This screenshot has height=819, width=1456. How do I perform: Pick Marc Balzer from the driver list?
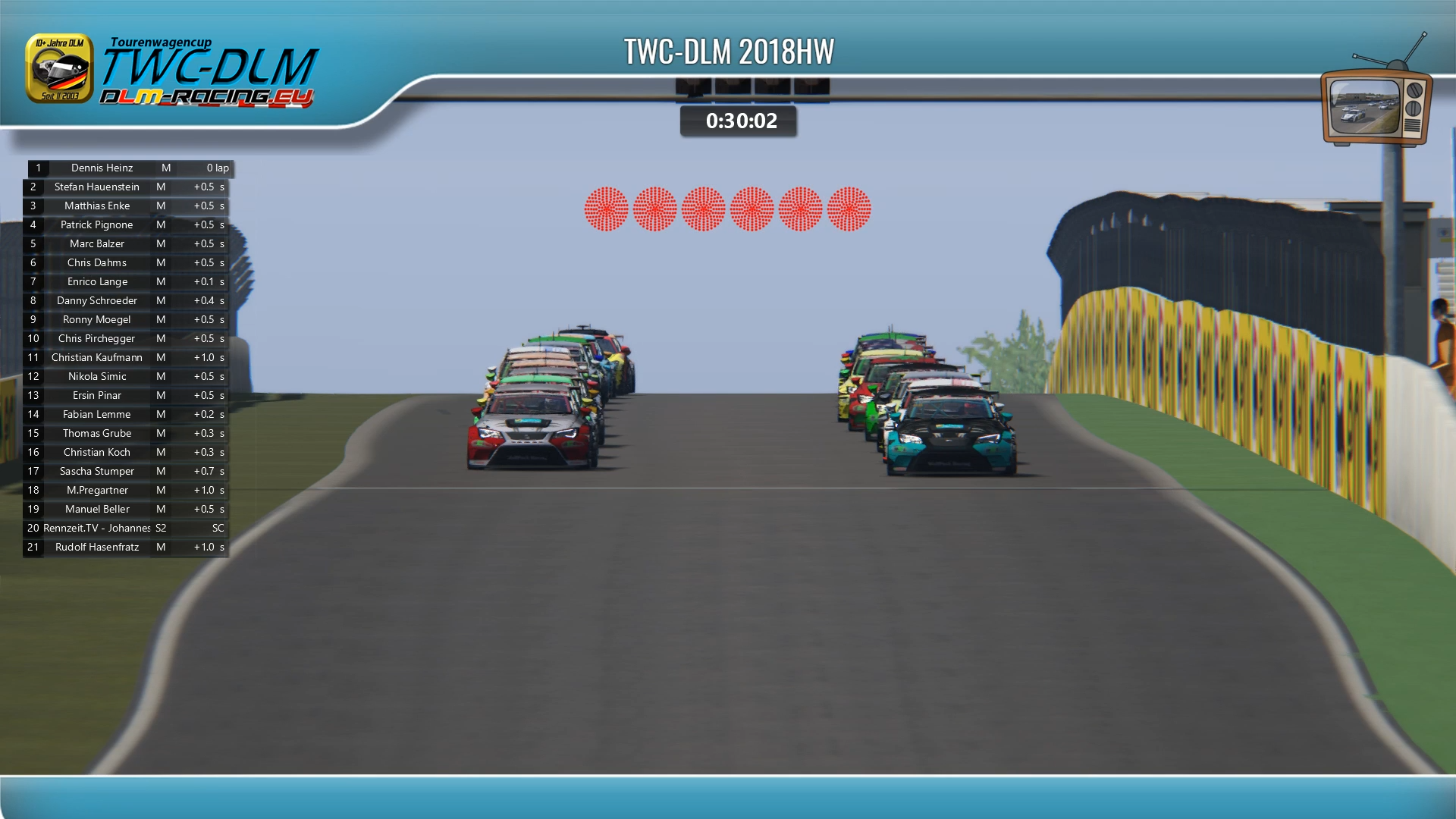coord(97,244)
